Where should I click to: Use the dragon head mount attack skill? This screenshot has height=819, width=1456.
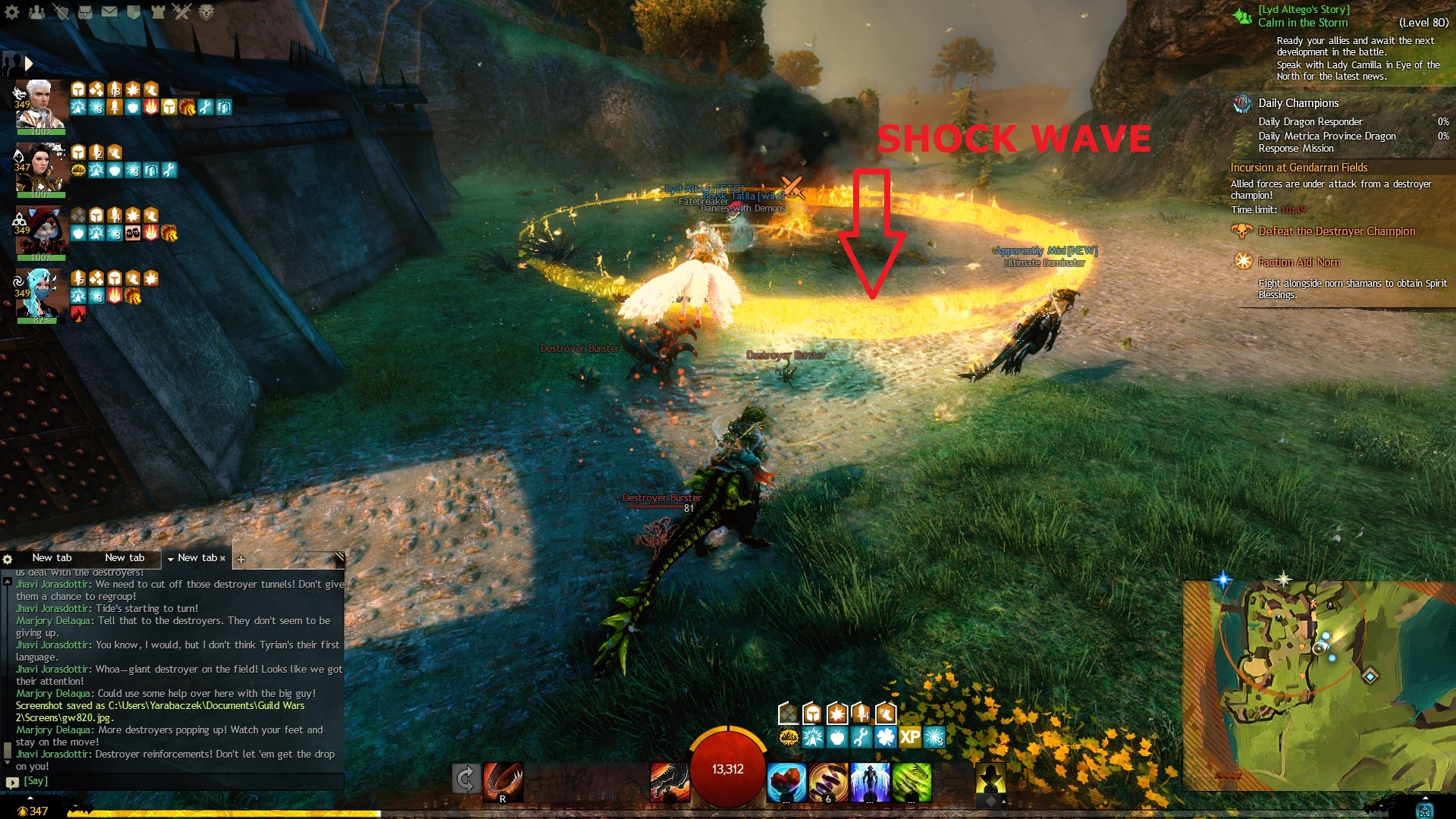tap(670, 782)
